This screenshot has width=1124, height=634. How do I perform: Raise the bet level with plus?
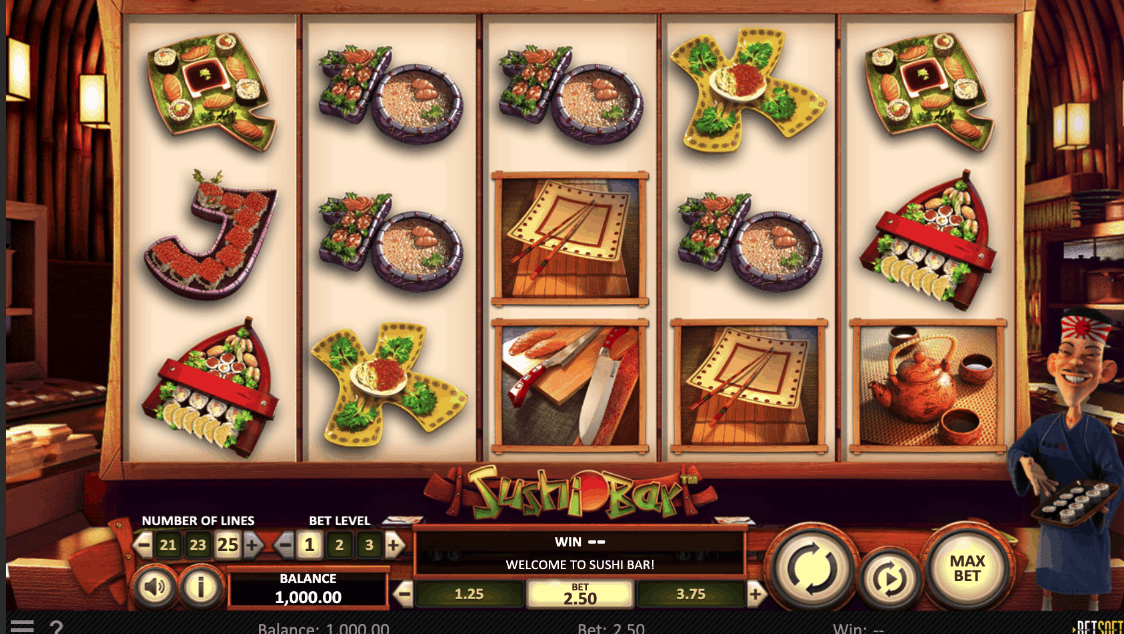[x=395, y=545]
